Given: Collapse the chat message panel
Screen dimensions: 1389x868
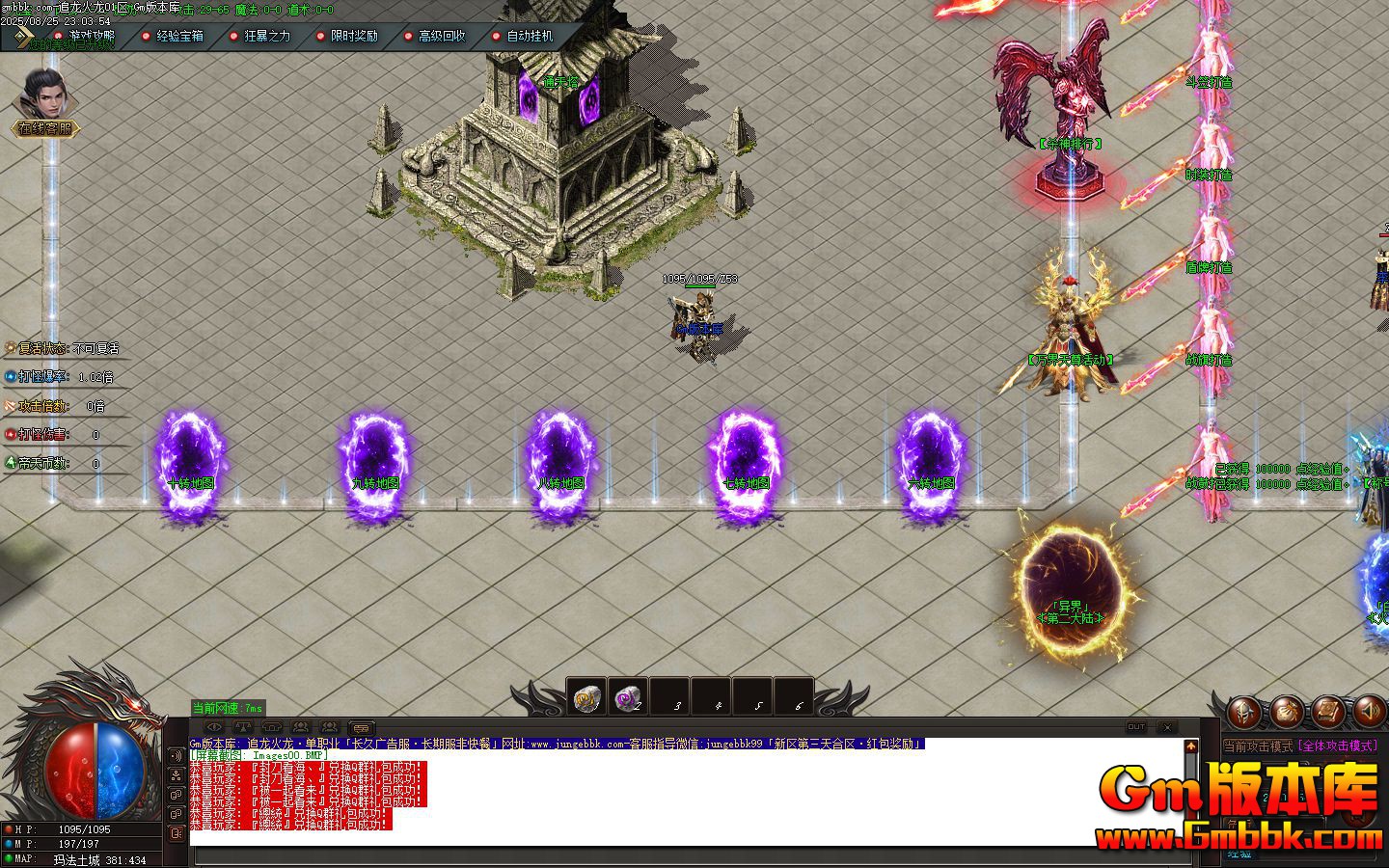Looking at the screenshot, I should point(1167,728).
